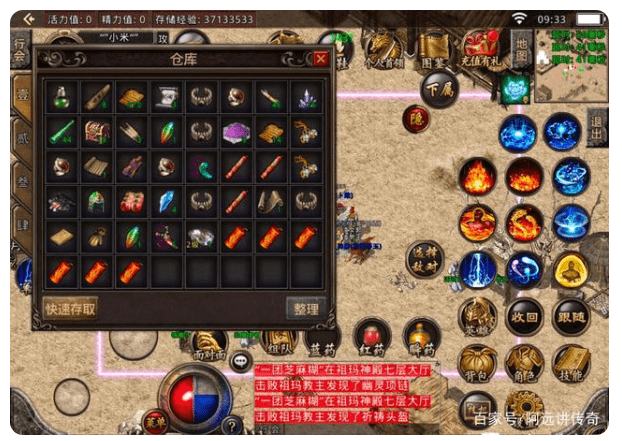The width and height of the screenshot is (622, 441).
Task: Select the treasure chest item slot
Action: pos(97,131)
